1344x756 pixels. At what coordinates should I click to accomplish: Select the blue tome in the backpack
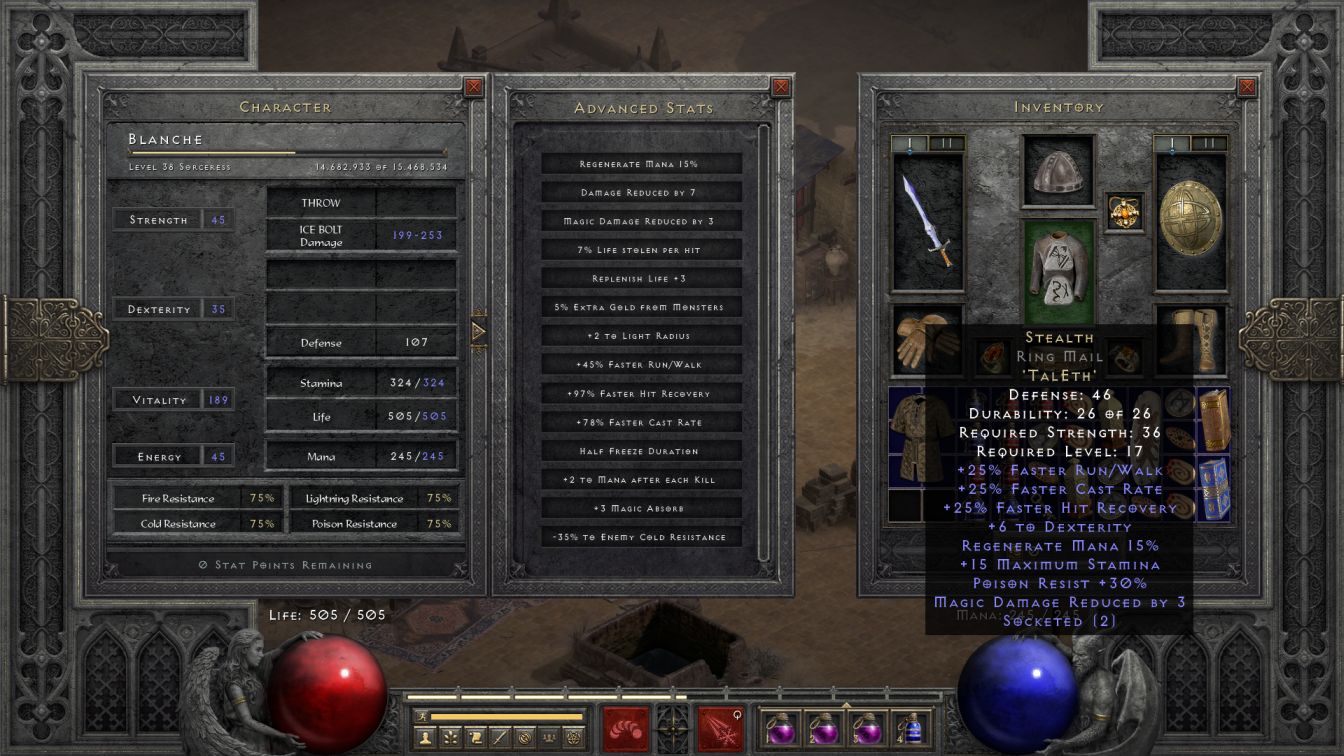point(1213,489)
